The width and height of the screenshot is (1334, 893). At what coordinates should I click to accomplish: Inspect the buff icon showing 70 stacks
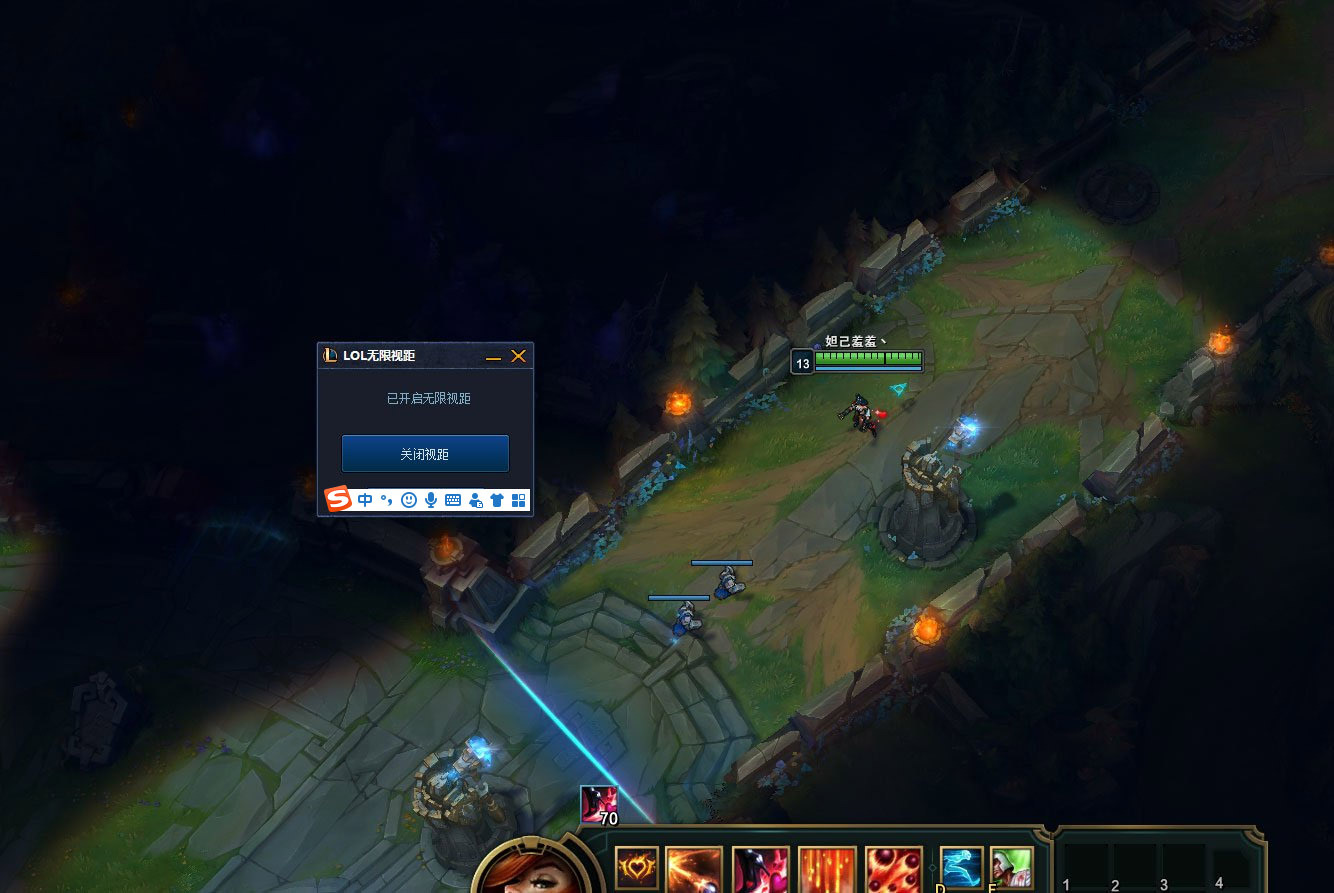pos(599,804)
